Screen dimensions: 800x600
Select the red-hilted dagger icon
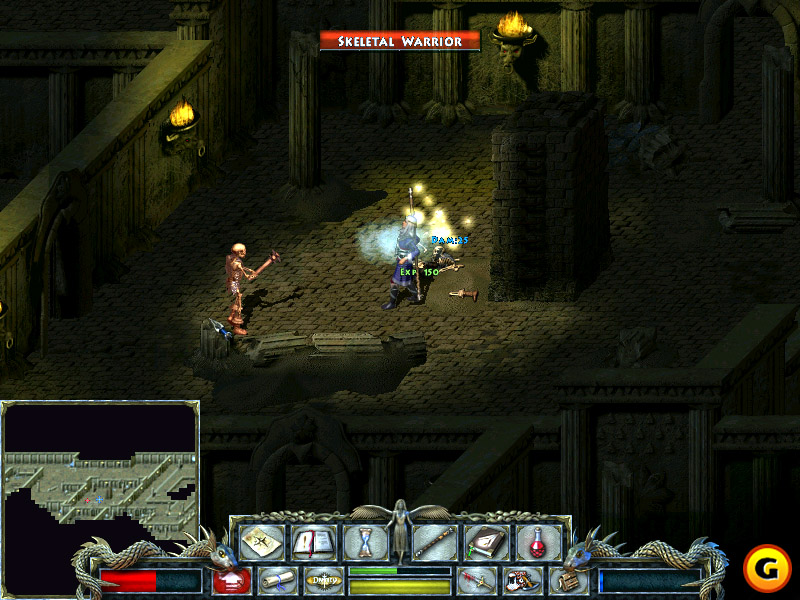[476, 580]
